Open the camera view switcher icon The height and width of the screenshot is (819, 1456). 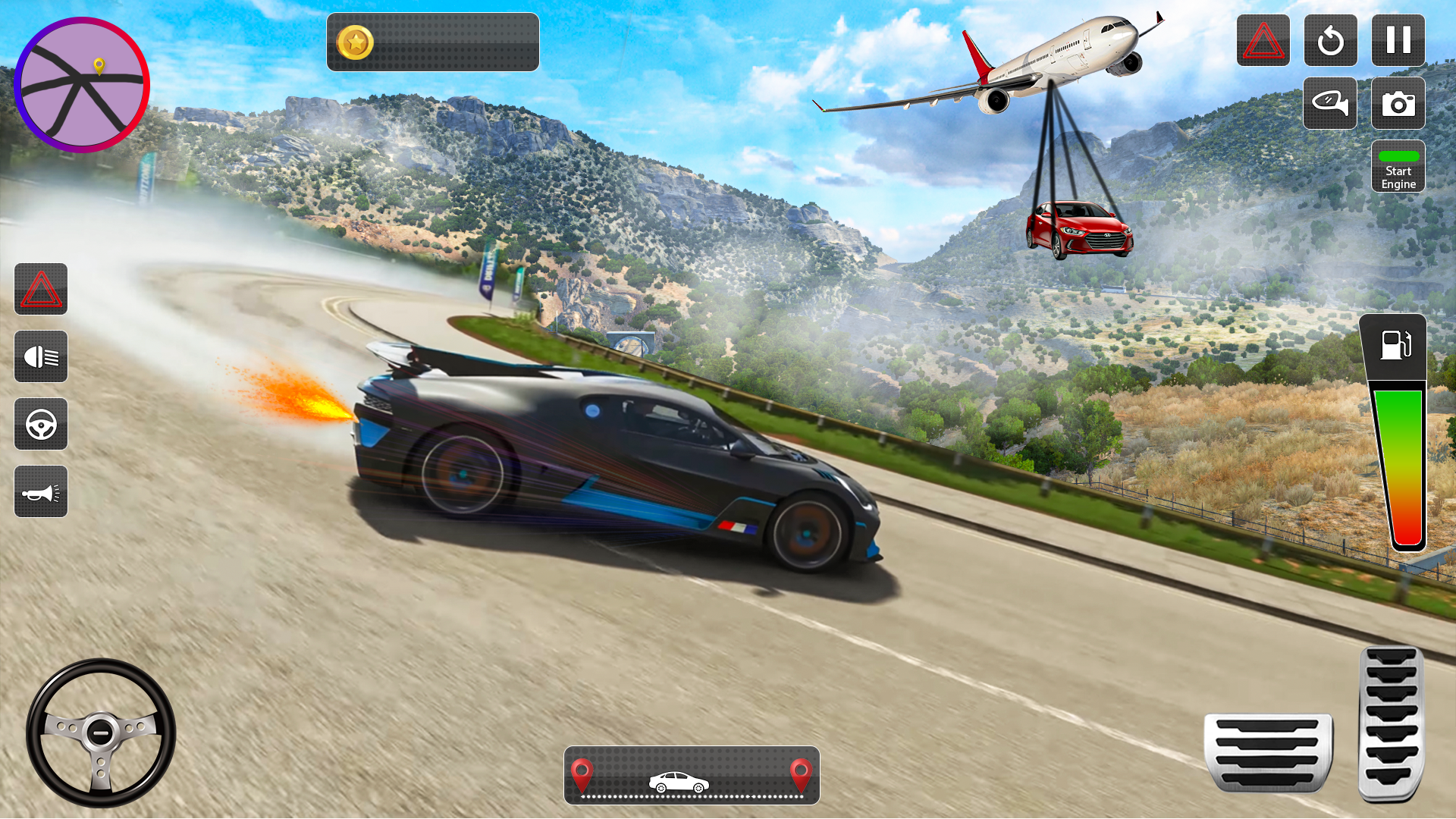pos(1329,104)
